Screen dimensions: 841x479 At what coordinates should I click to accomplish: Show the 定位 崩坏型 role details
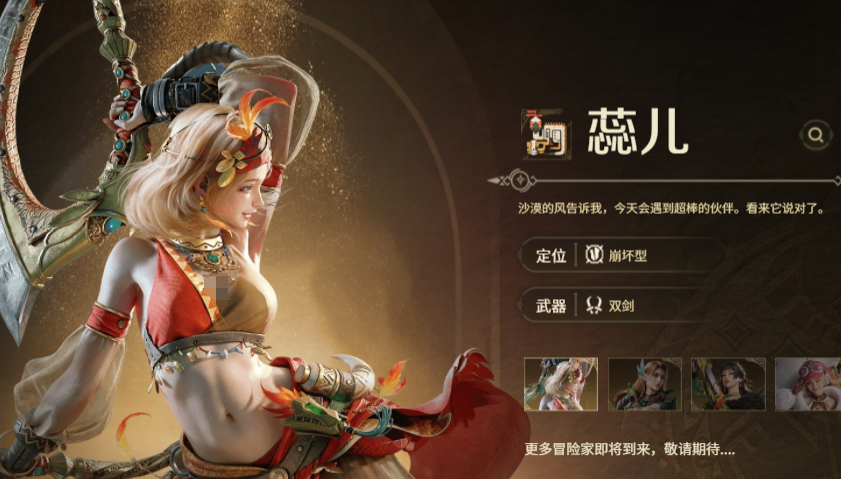(620, 255)
